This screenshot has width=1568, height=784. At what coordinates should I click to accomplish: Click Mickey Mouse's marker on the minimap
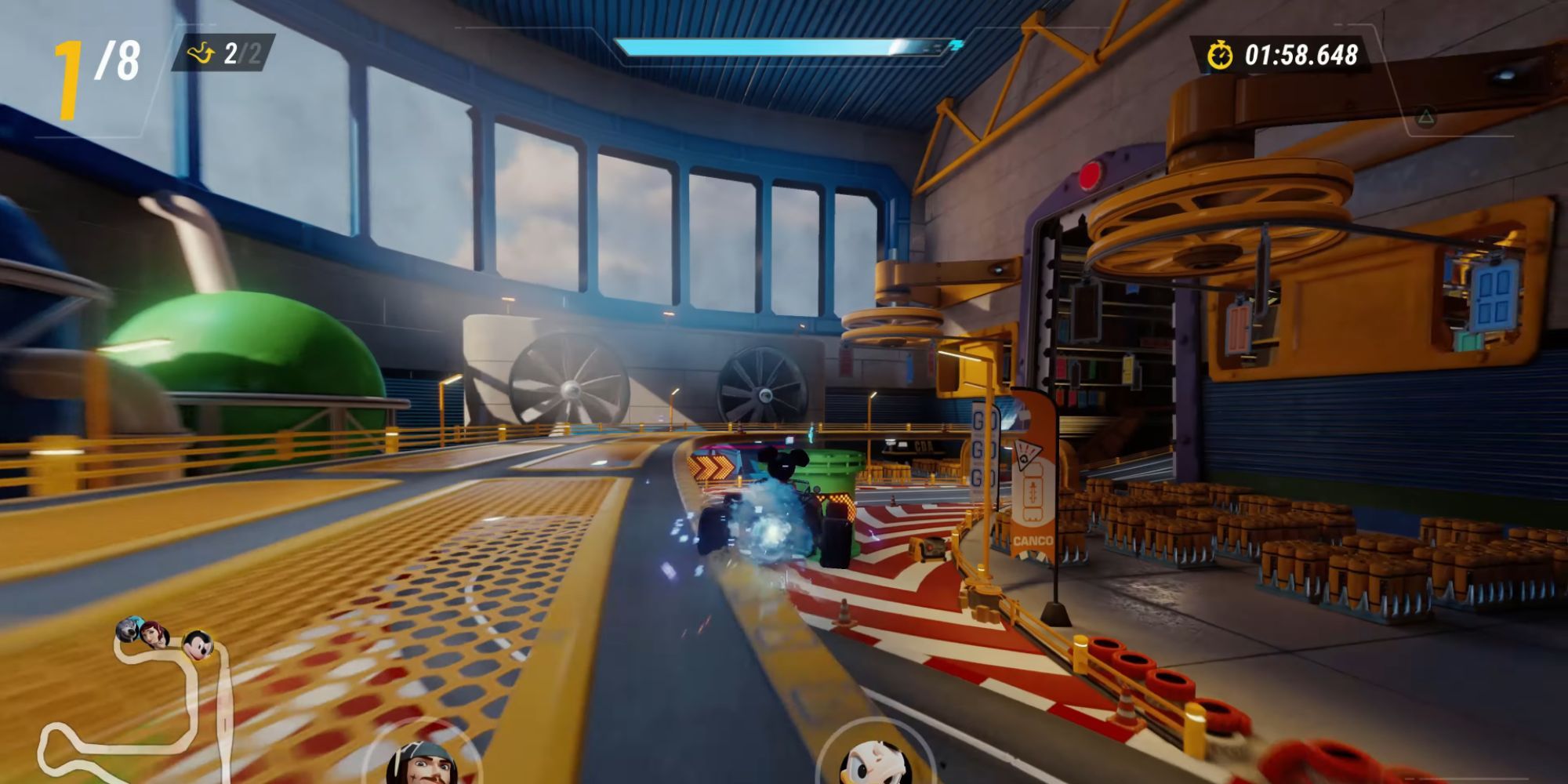(198, 643)
